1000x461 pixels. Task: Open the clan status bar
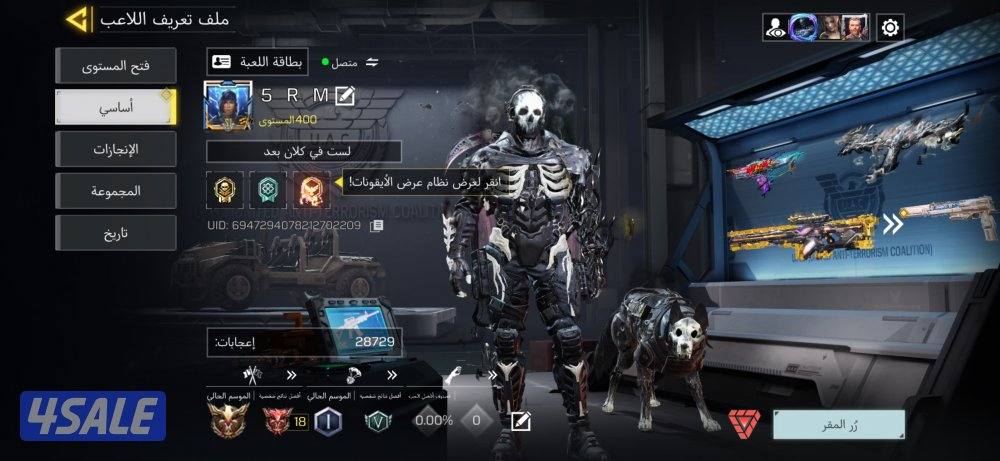tap(304, 151)
